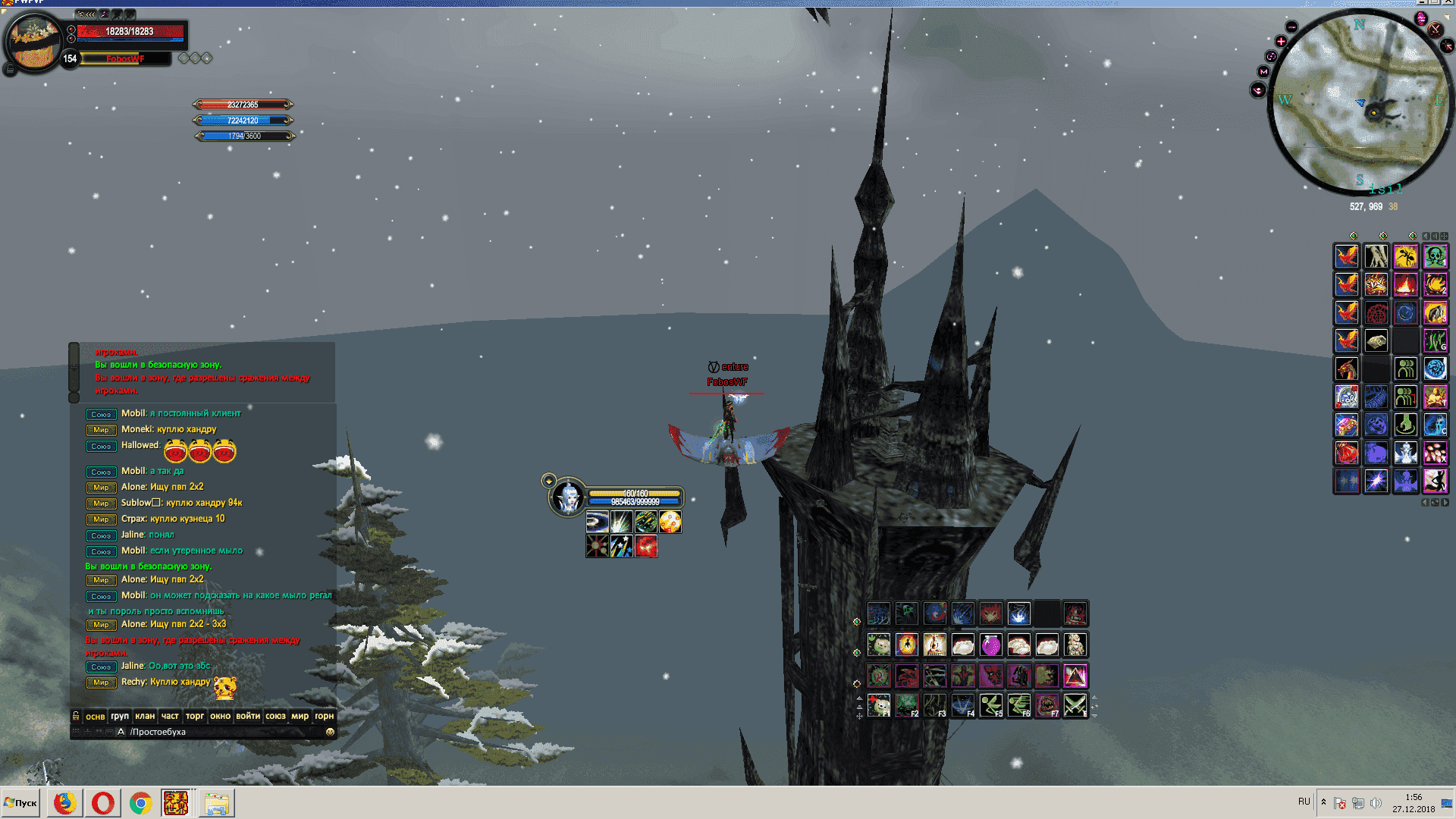
Task: Open the 'клан' chat tab
Action: click(x=145, y=716)
